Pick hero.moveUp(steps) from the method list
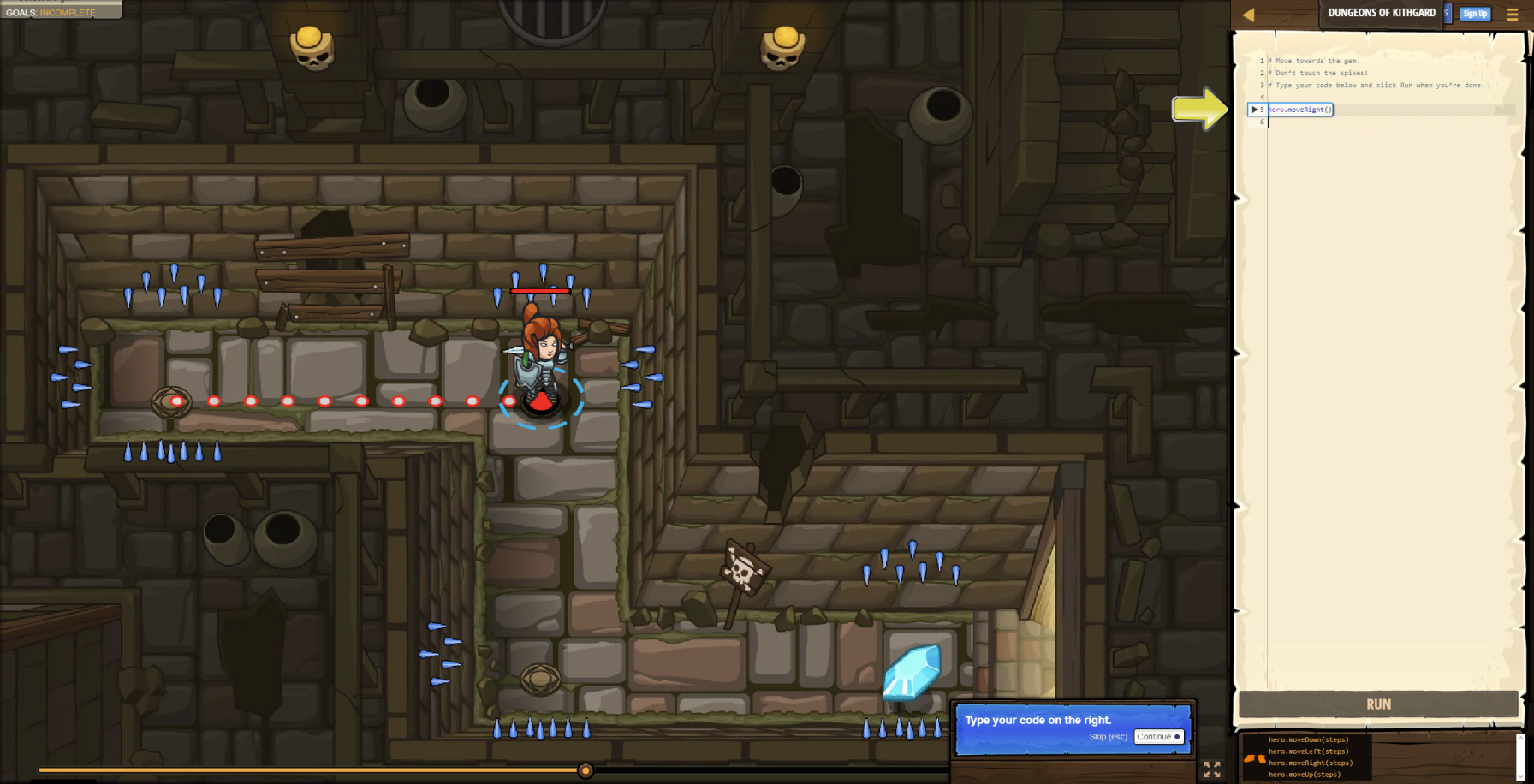 coord(1305,775)
